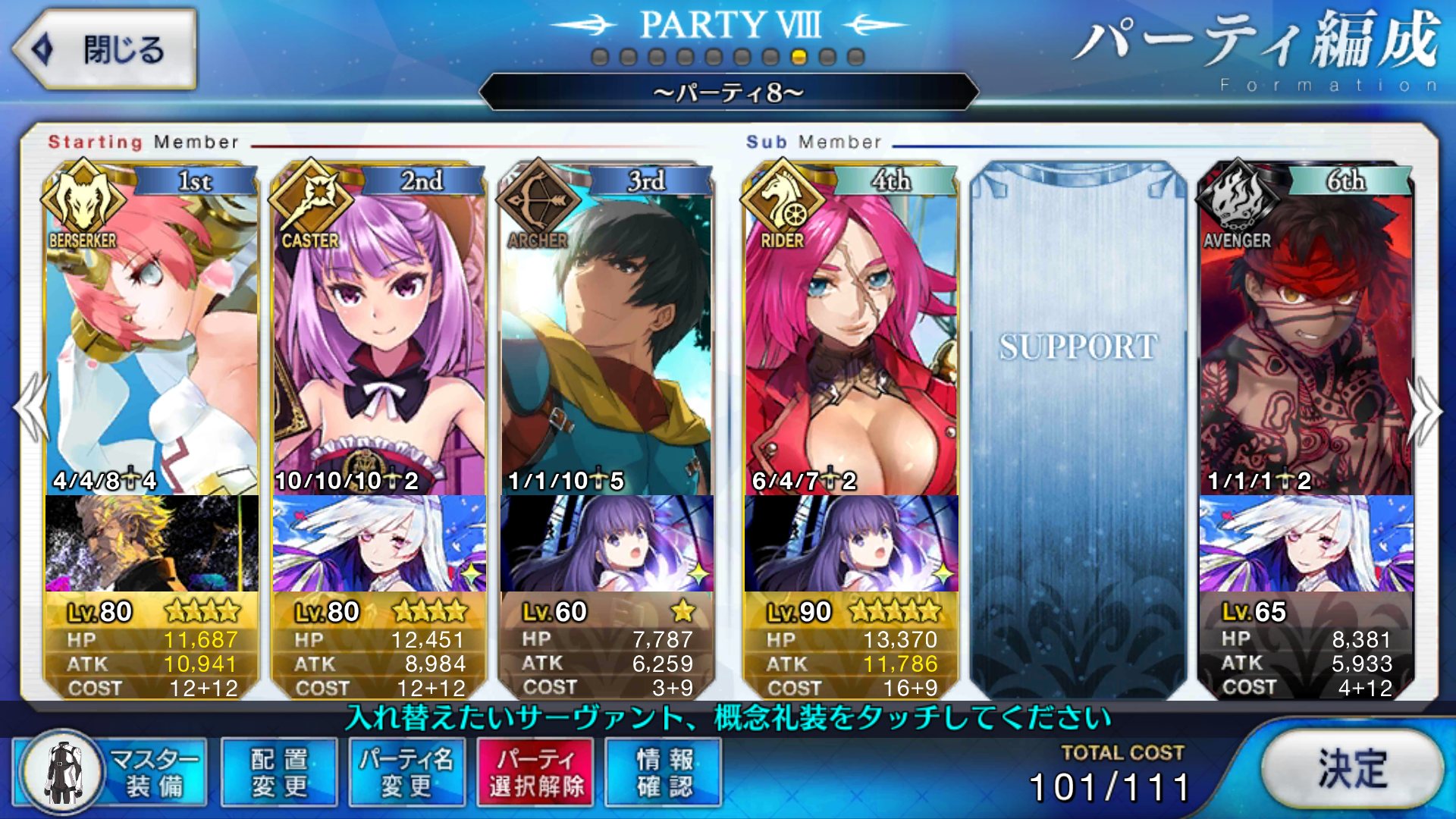Select the 4th slot Rider servant
Viewport: 1456px width, 819px height.
pyautogui.click(x=851, y=334)
